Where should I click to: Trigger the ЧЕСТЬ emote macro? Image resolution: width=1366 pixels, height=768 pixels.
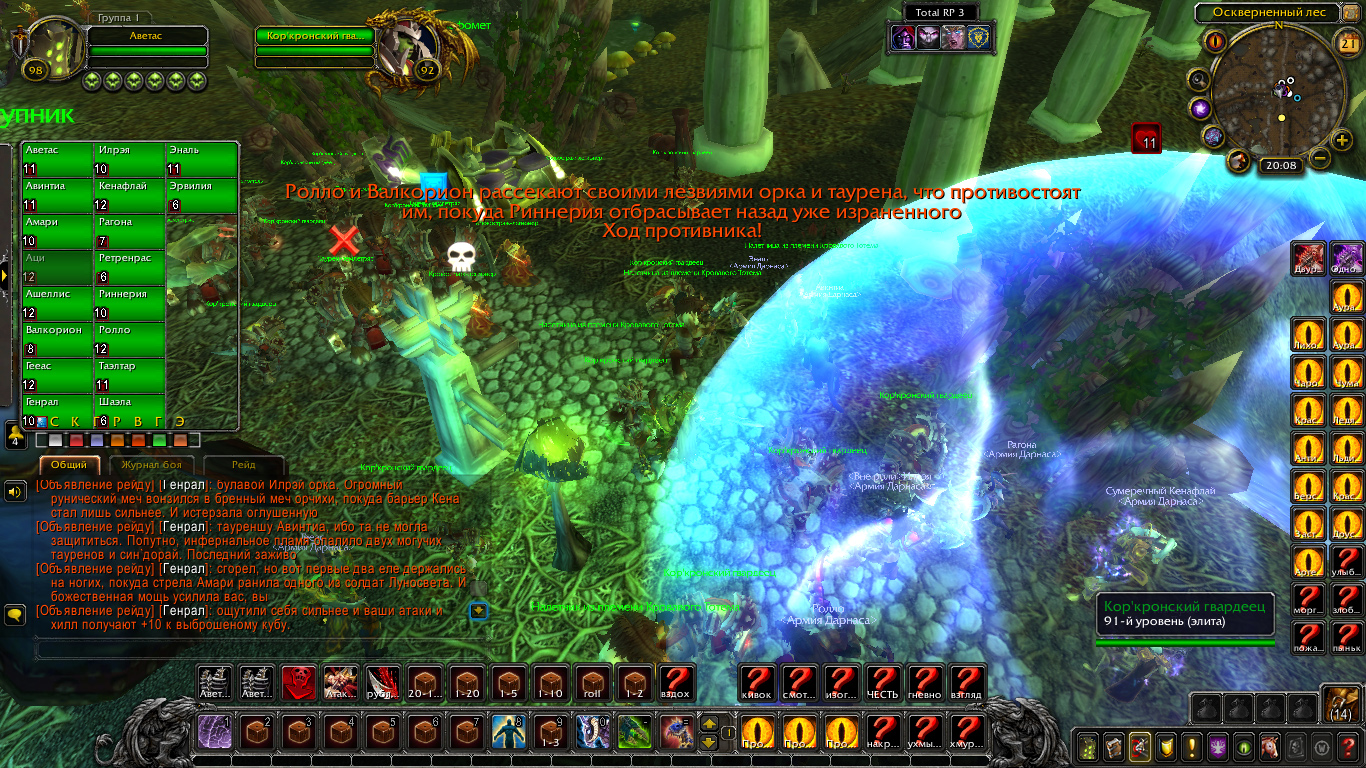882,683
